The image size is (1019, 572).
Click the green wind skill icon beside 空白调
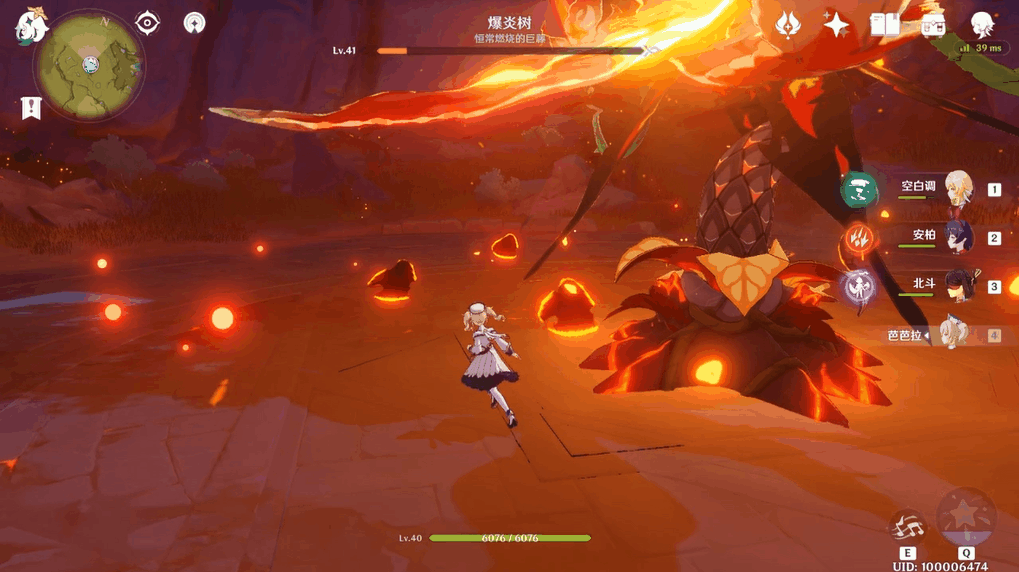(x=859, y=189)
